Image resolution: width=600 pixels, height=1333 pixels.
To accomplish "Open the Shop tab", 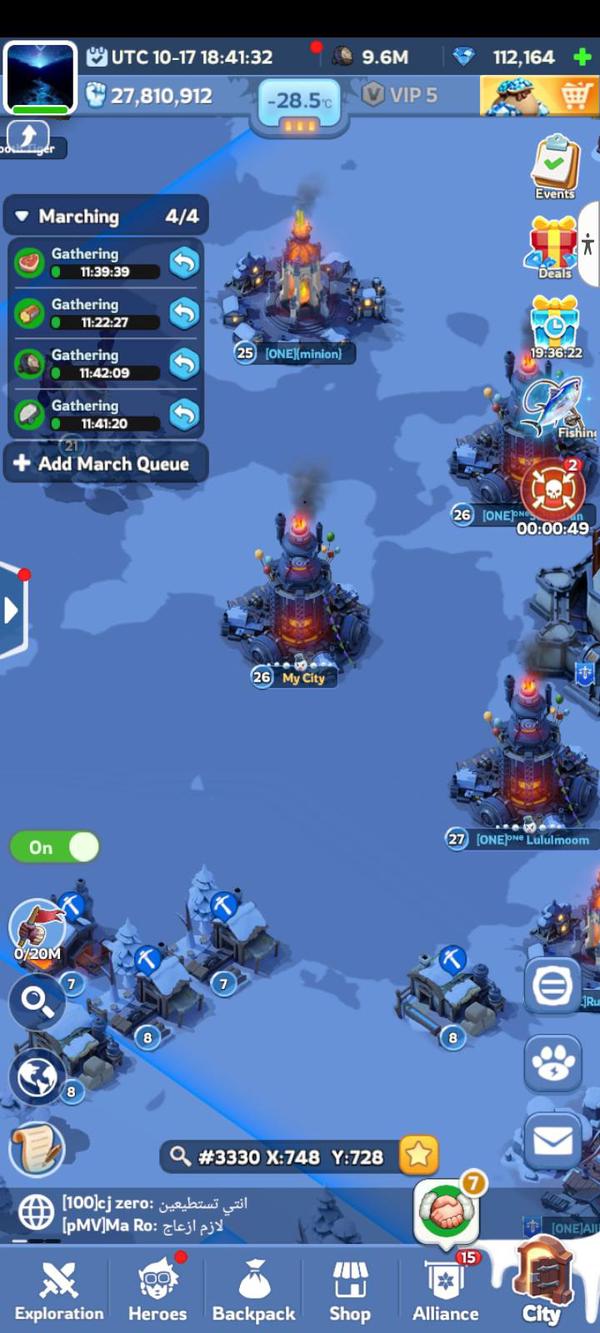I will pos(350,1289).
